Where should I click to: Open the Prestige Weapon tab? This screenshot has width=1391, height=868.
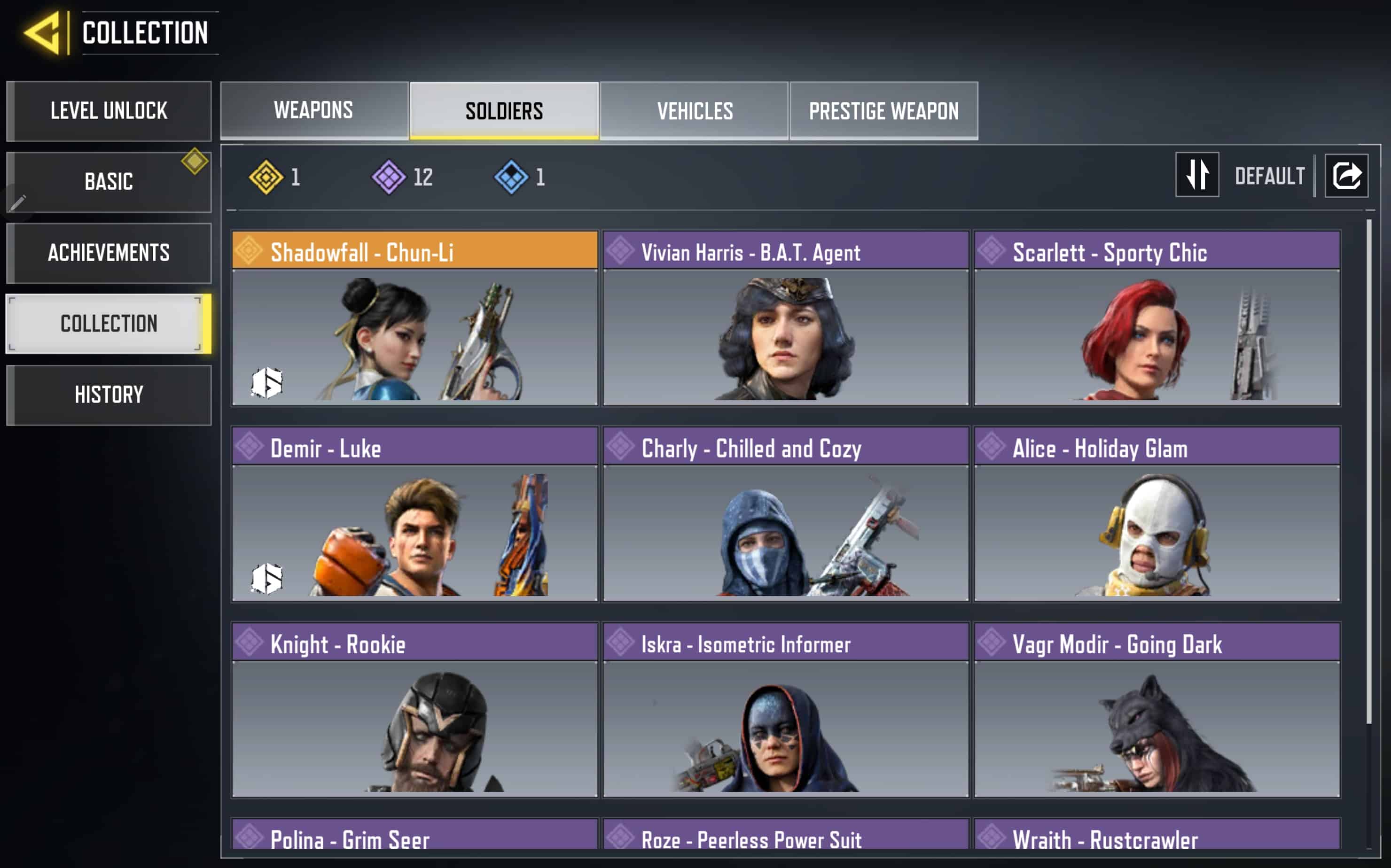tap(883, 110)
